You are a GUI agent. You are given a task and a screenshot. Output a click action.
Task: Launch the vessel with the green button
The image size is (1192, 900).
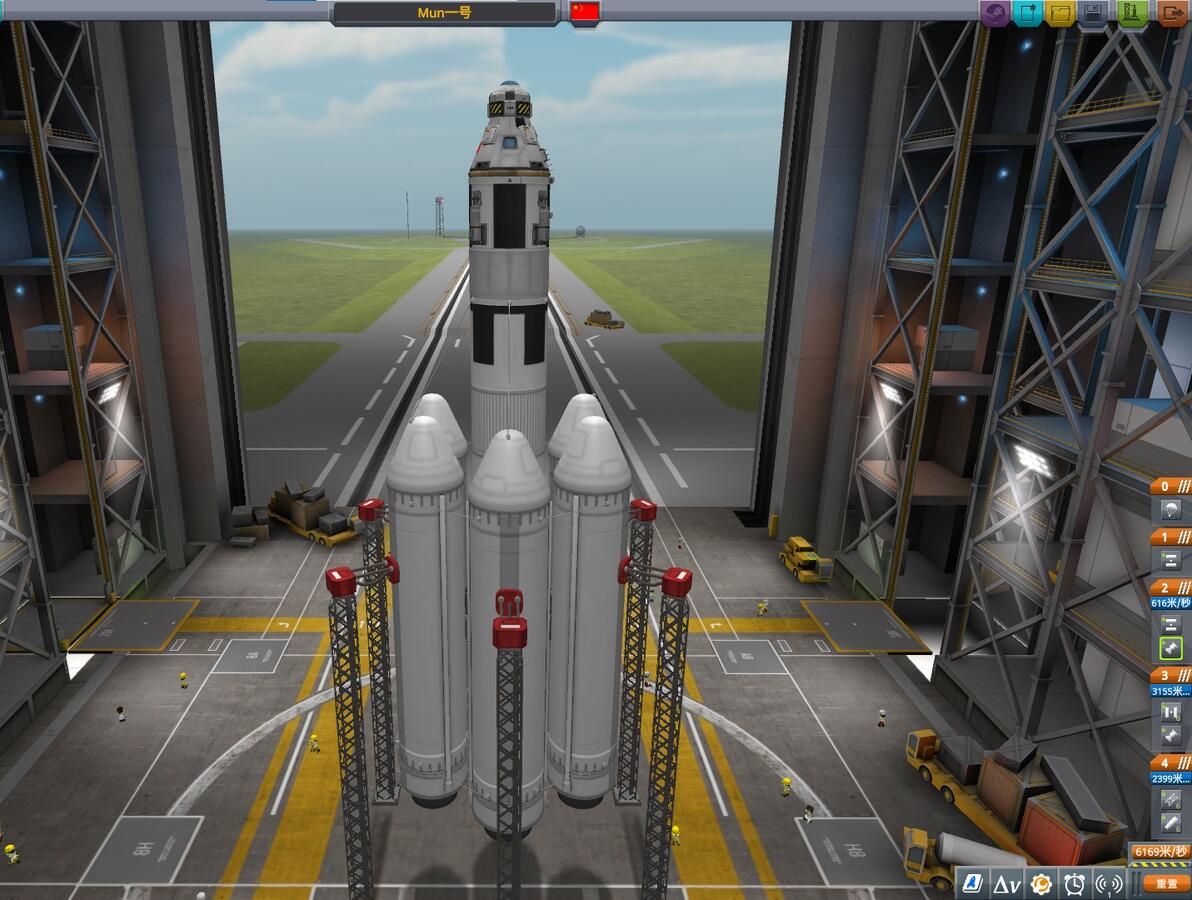(x=1133, y=14)
